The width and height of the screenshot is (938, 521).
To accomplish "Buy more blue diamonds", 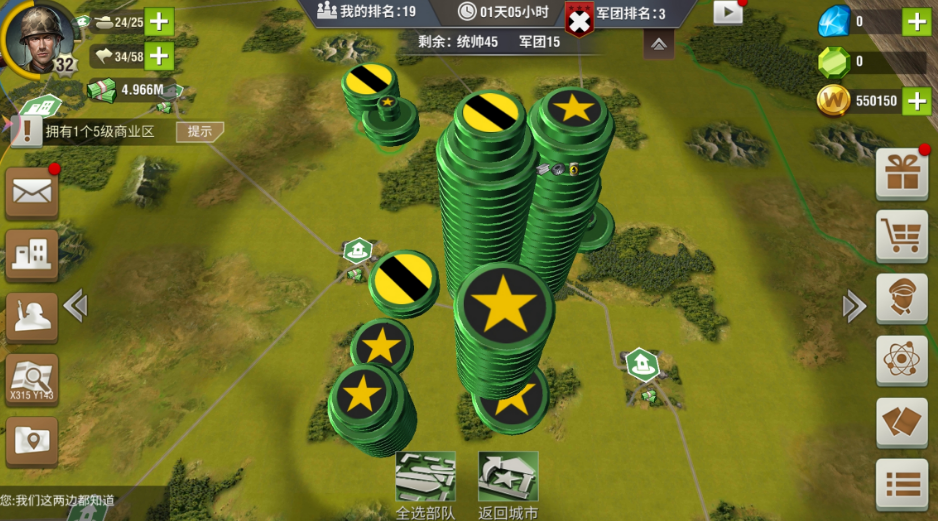I will tap(916, 21).
